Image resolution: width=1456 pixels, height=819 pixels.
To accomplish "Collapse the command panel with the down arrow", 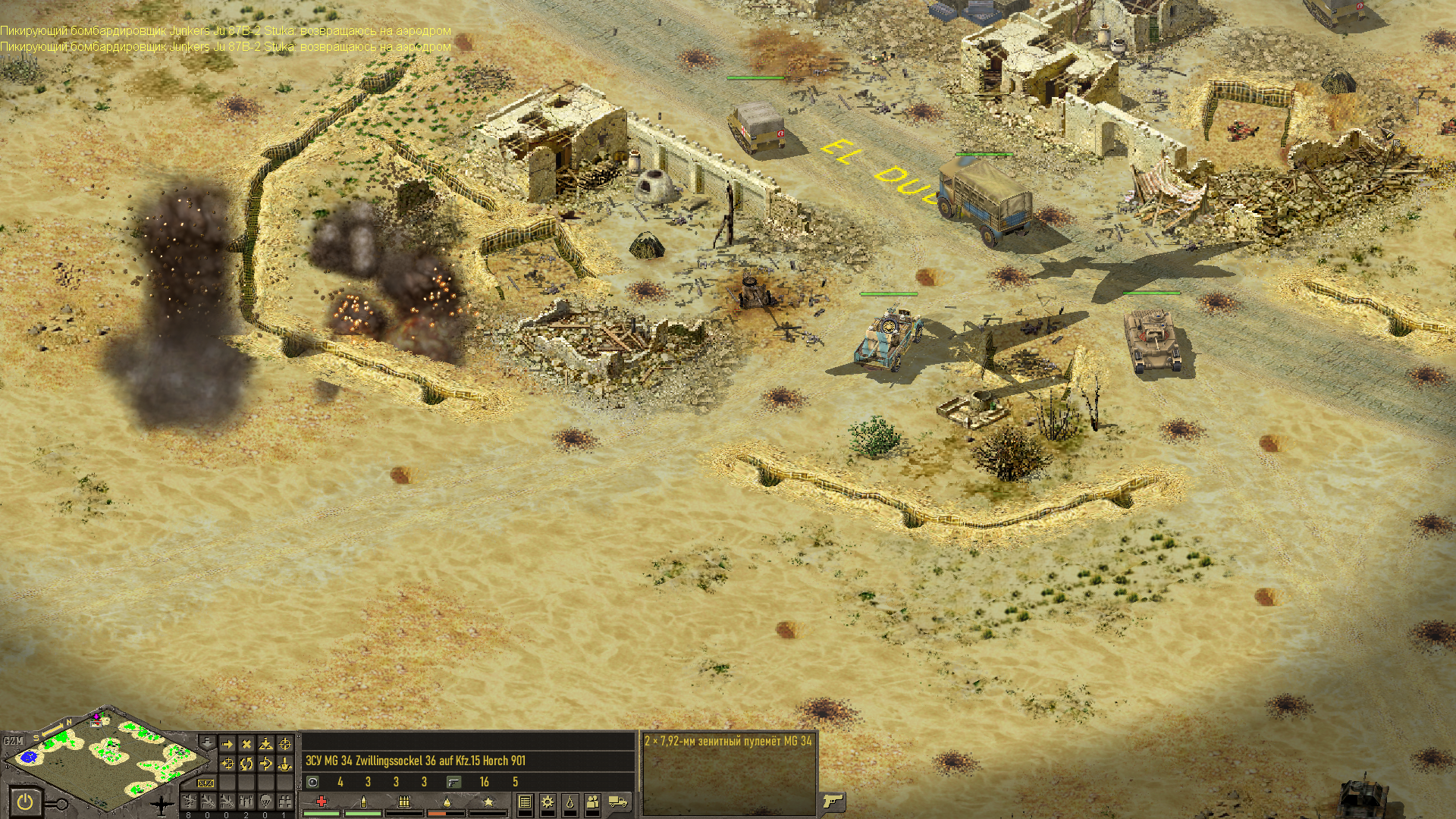I will click(x=207, y=741).
